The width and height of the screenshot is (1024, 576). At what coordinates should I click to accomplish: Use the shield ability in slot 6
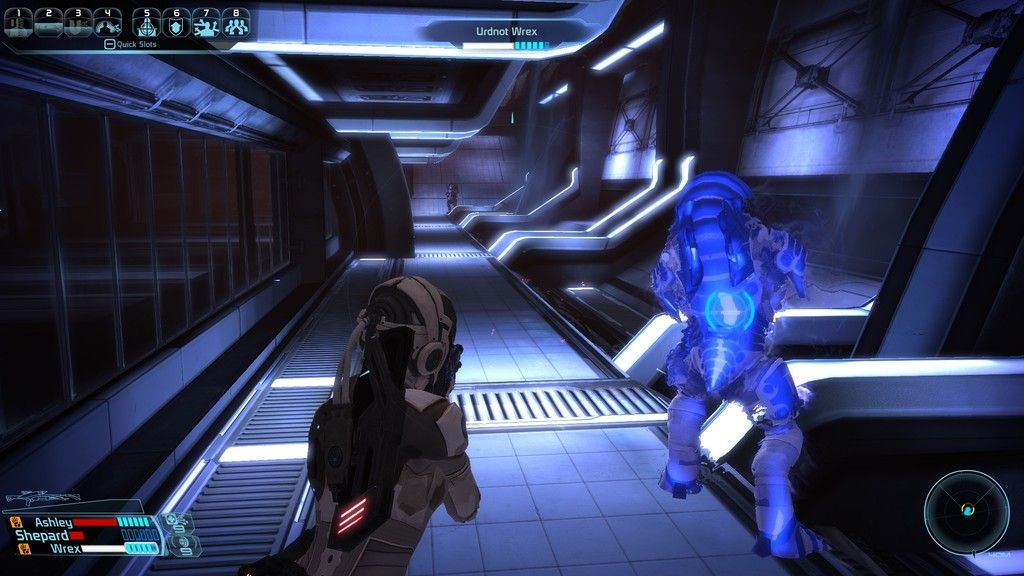pyautogui.click(x=177, y=22)
